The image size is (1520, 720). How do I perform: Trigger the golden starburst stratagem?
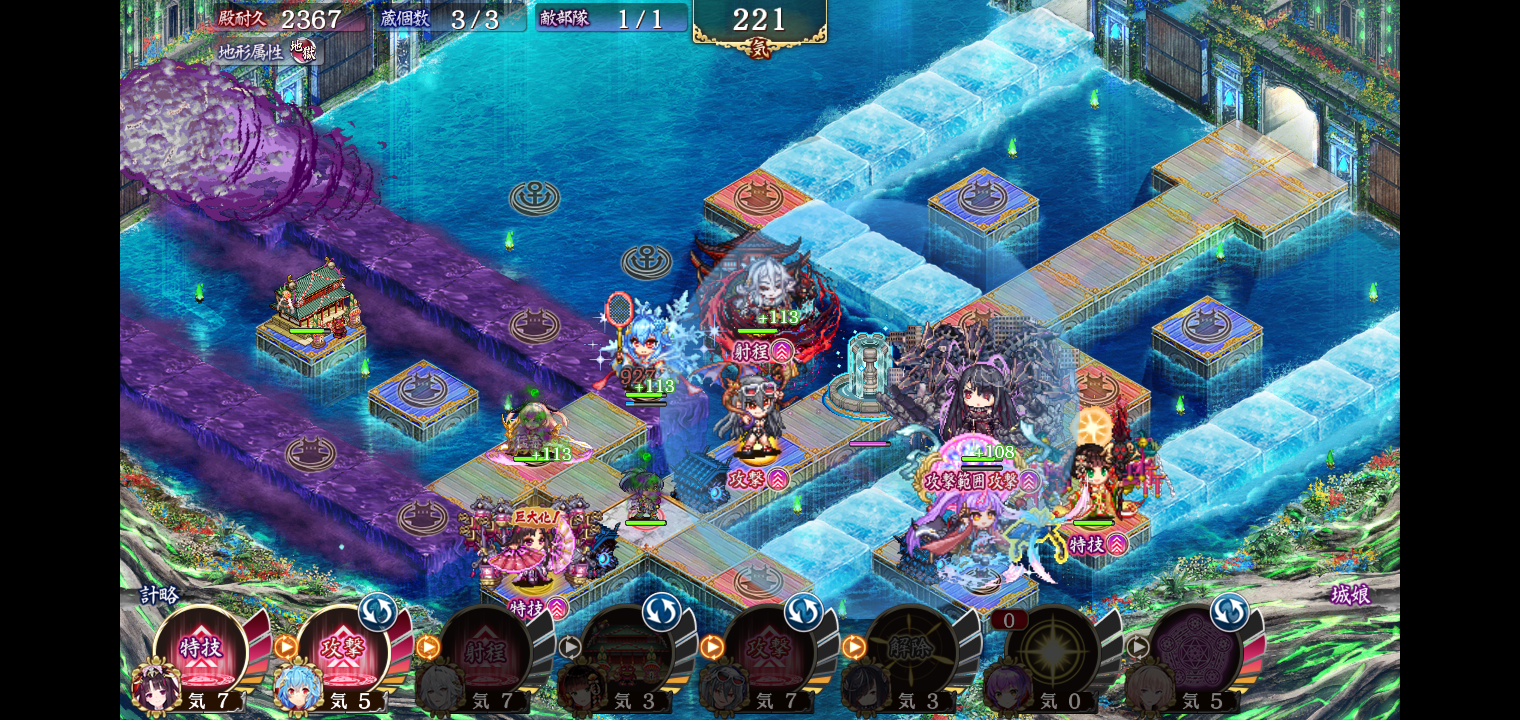coord(1052,652)
